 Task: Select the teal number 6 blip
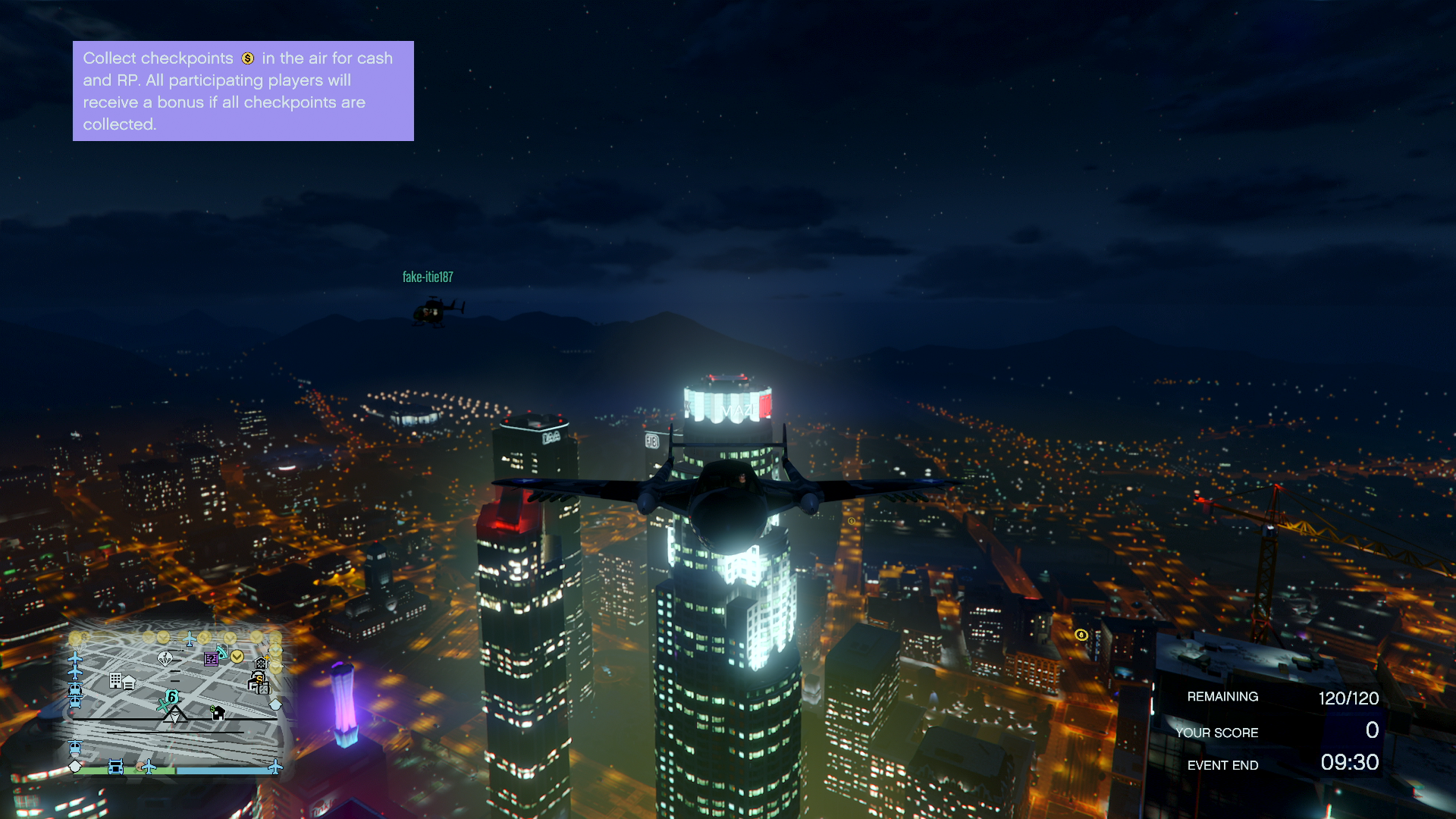click(x=172, y=696)
